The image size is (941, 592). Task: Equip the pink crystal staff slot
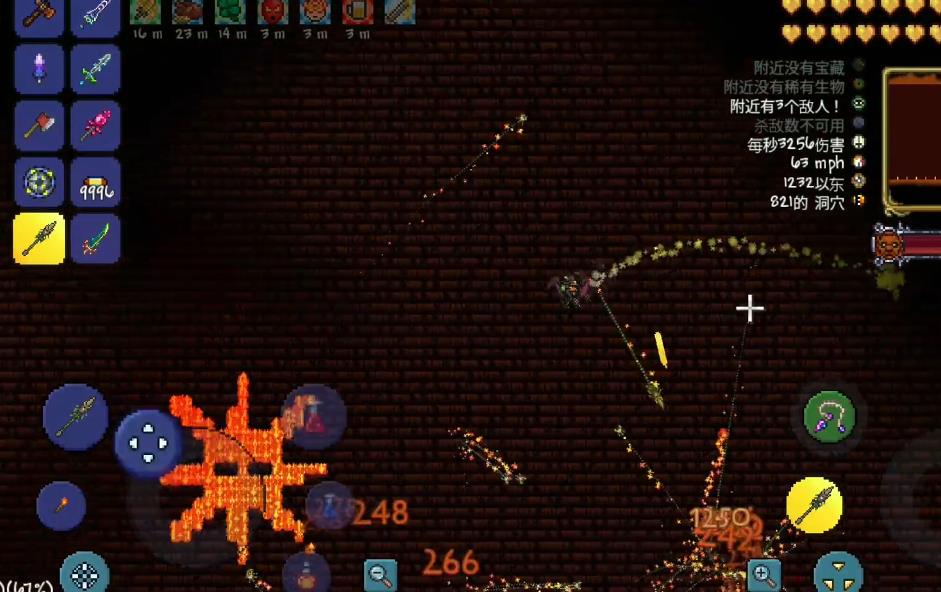click(x=96, y=127)
